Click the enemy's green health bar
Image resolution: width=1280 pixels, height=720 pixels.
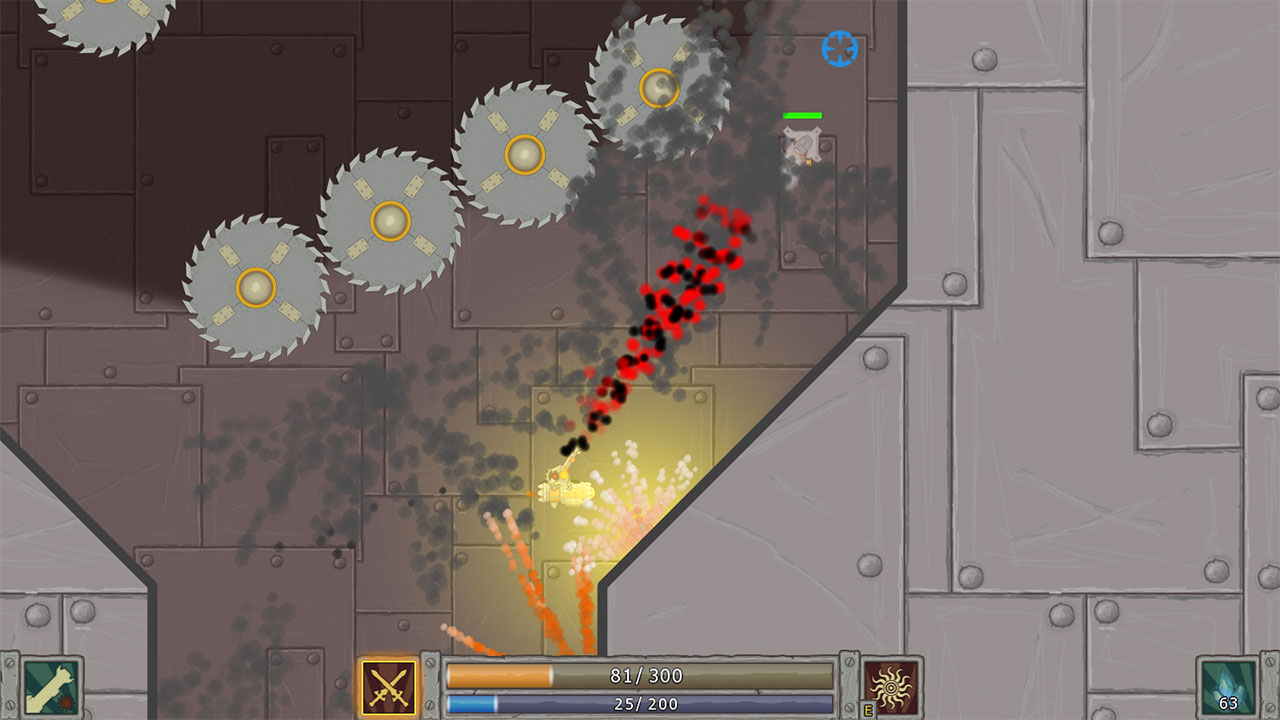802,116
